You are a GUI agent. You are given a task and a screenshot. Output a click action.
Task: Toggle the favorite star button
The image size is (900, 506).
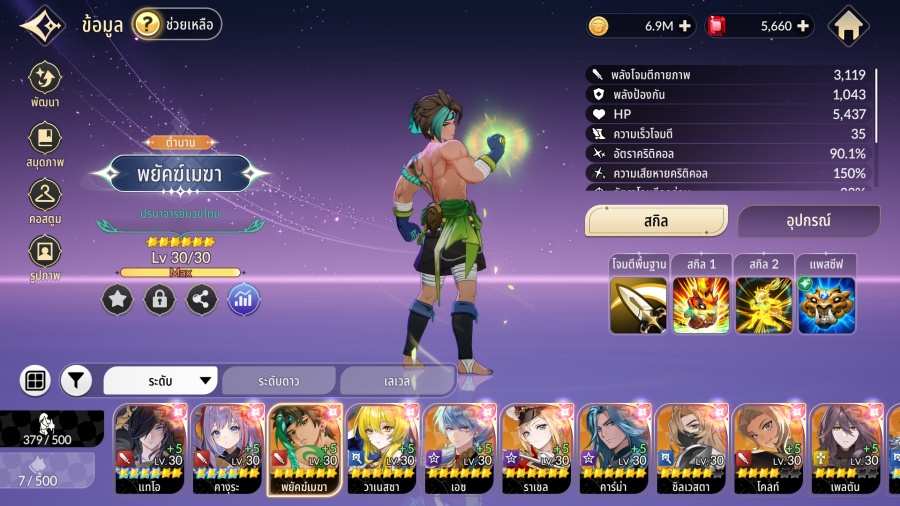coord(117,299)
